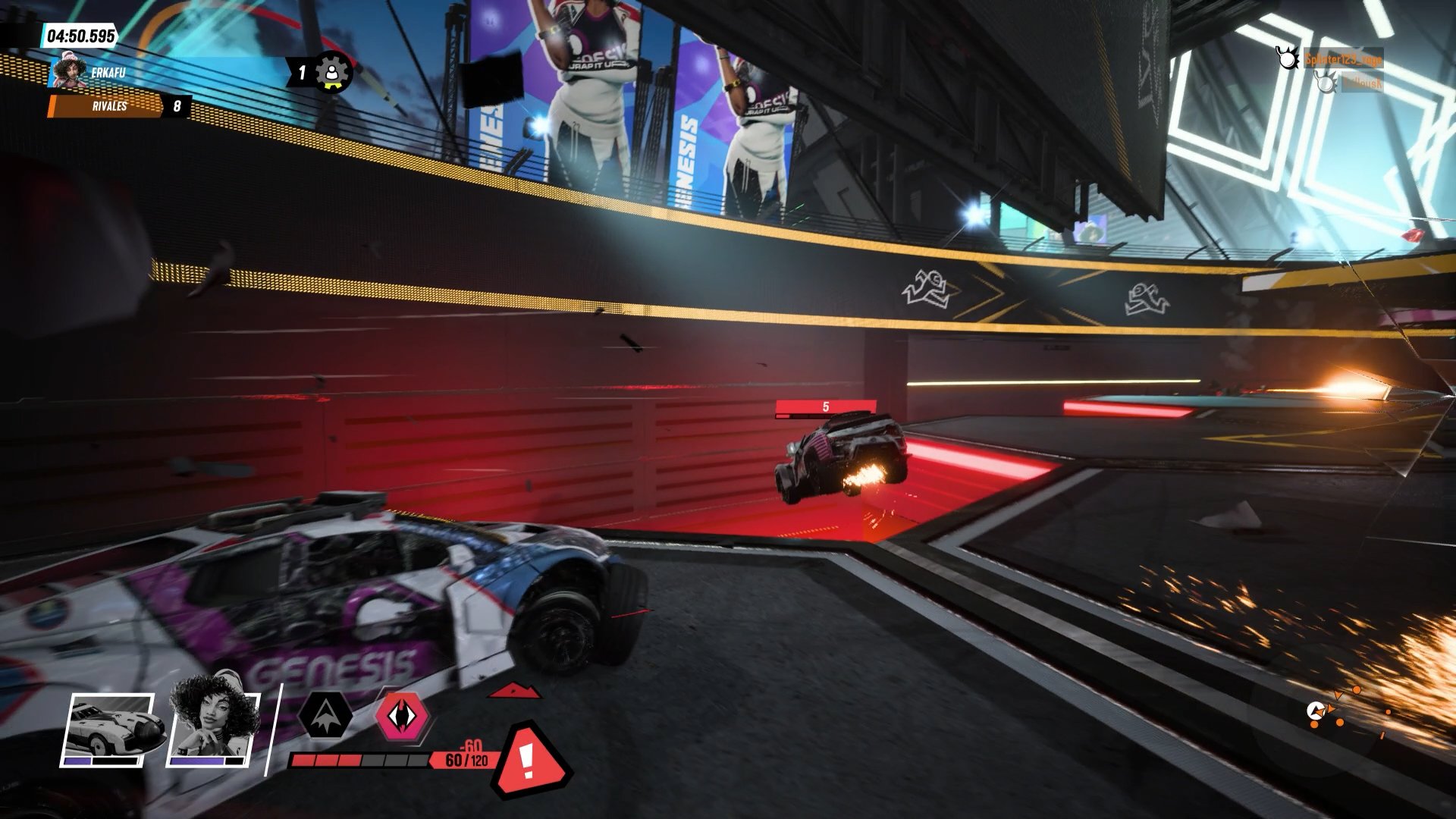Click the red warning triangle alert
The height and width of the screenshot is (819, 1456).
(x=528, y=759)
